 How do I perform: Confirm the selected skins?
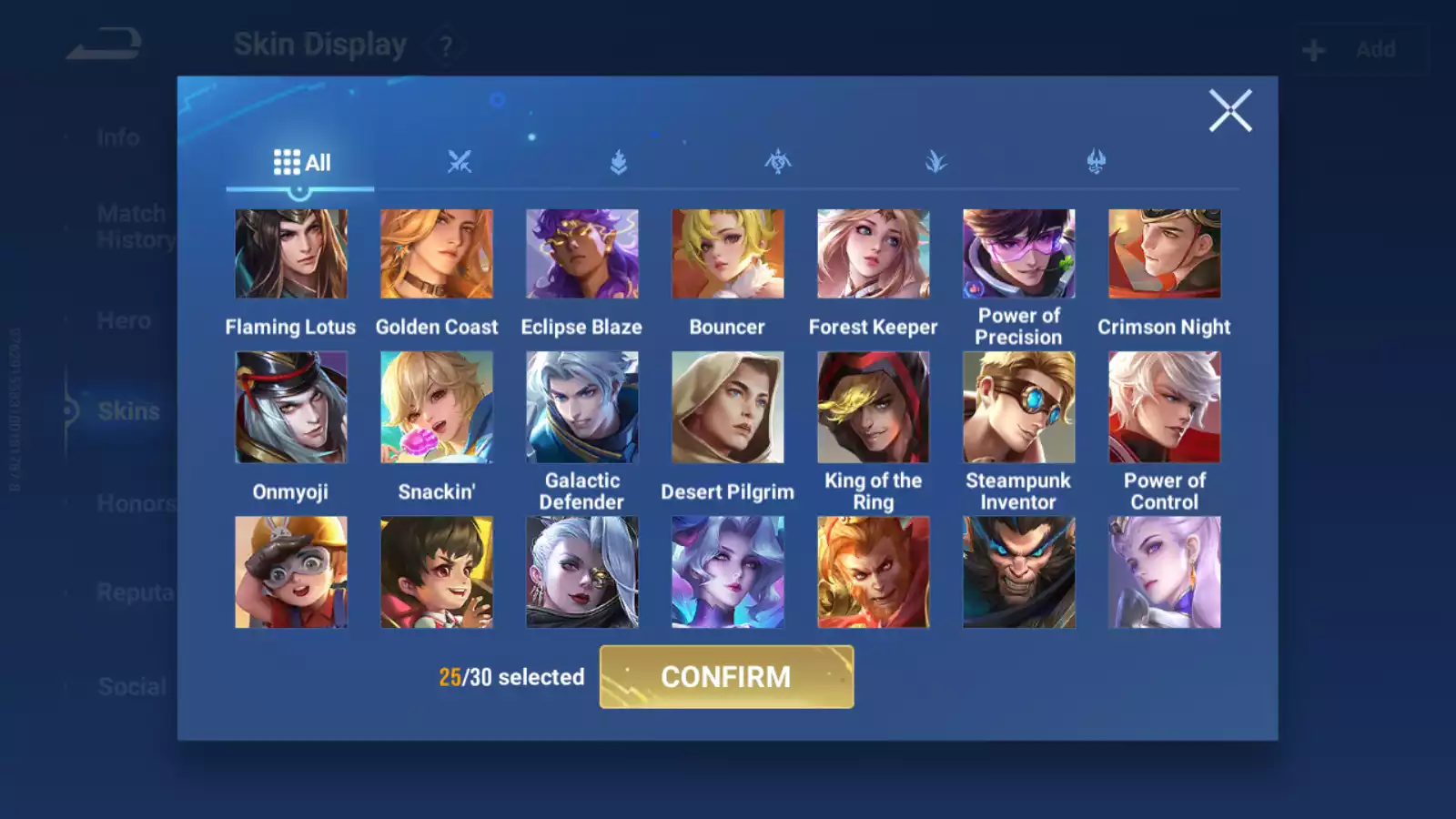point(726,677)
